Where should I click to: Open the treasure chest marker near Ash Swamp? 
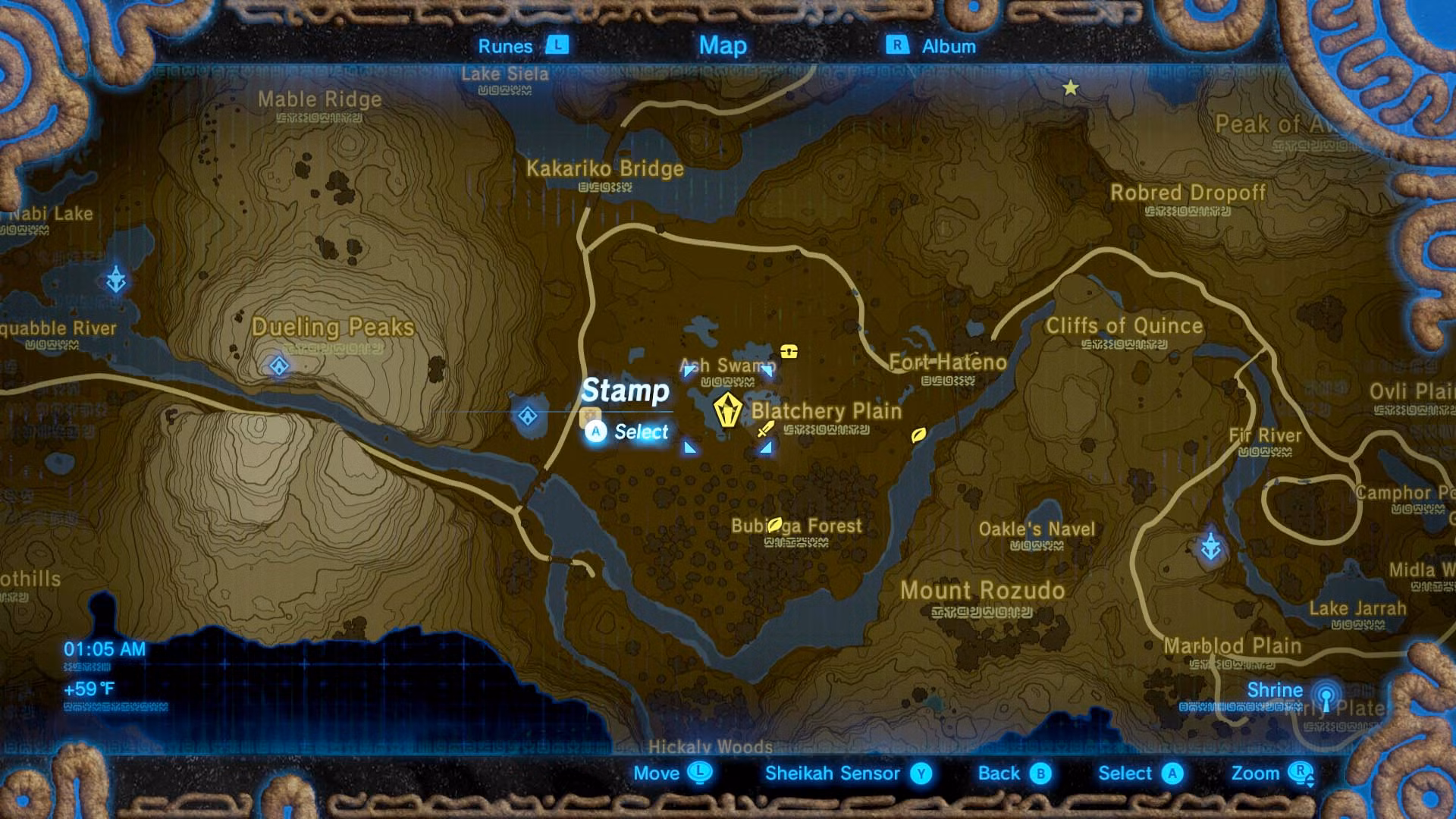tap(788, 351)
